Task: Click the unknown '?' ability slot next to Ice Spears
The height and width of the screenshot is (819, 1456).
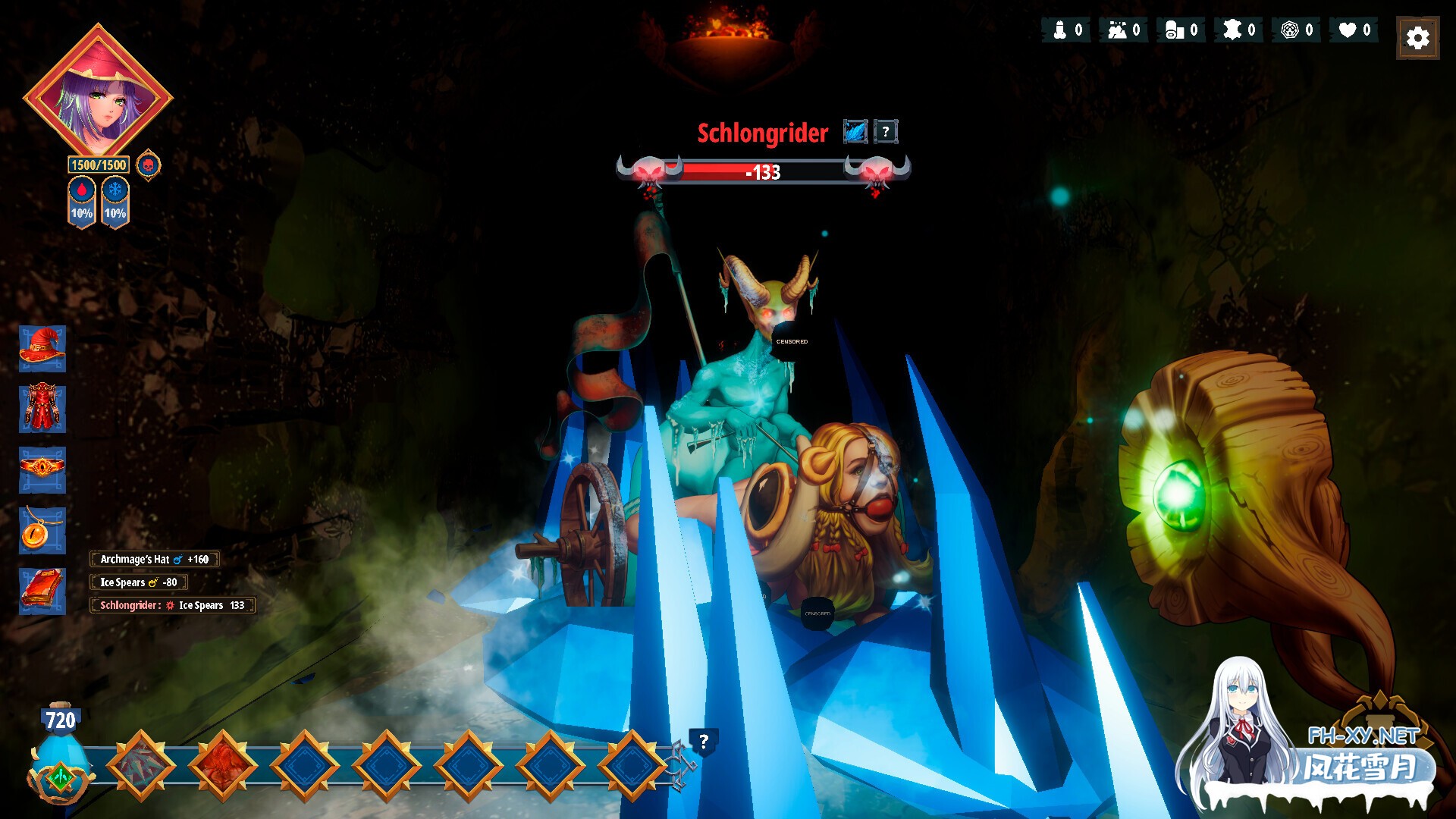Action: click(884, 130)
